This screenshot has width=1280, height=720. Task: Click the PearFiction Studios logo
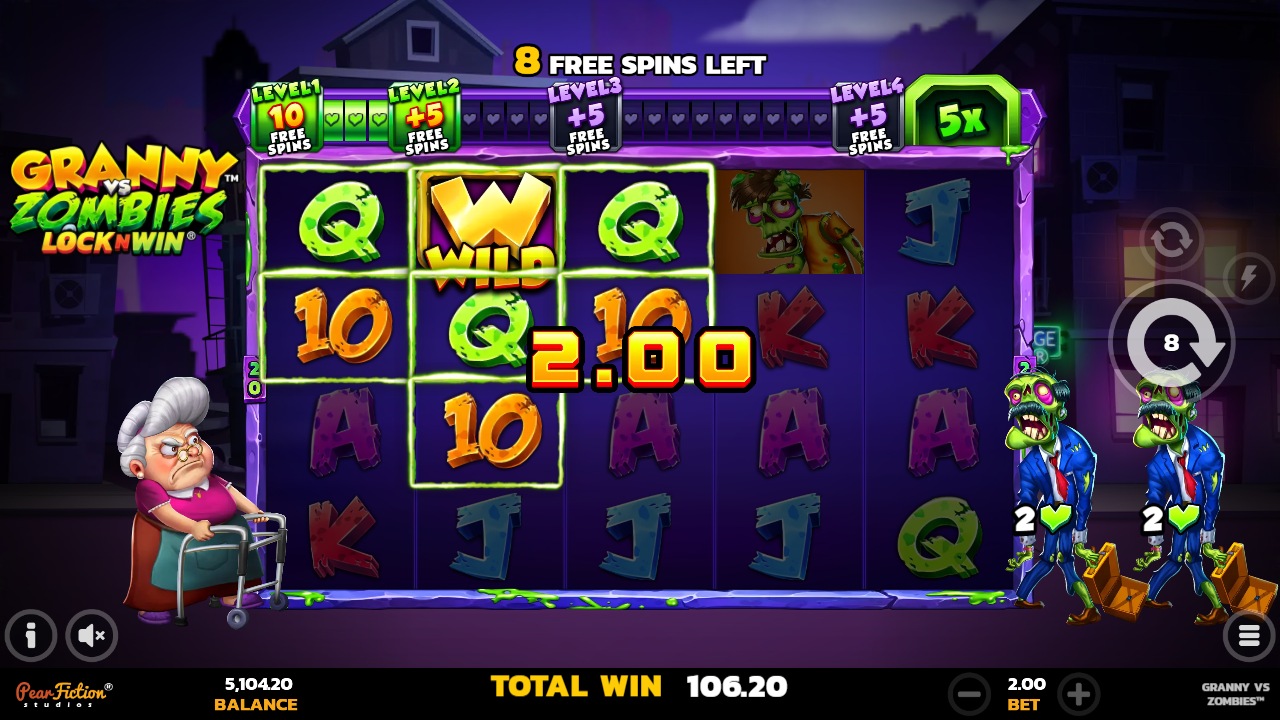pos(60,690)
